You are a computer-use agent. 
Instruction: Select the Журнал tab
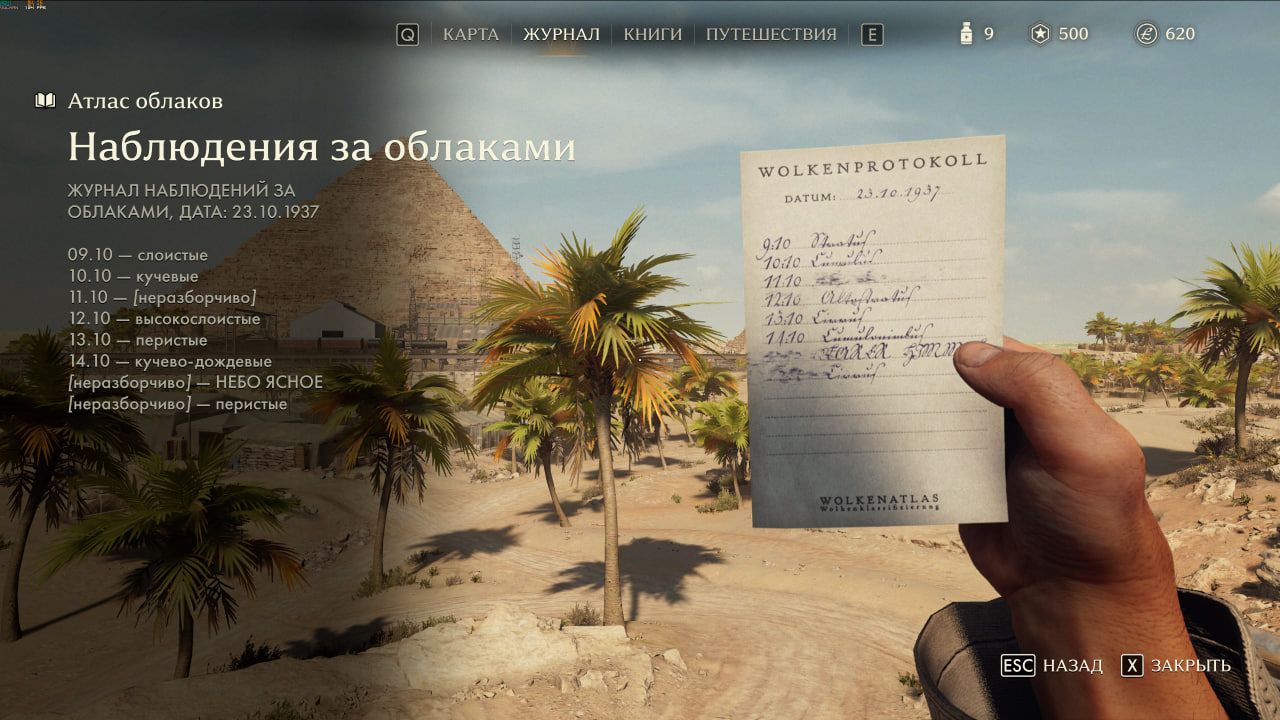point(561,34)
